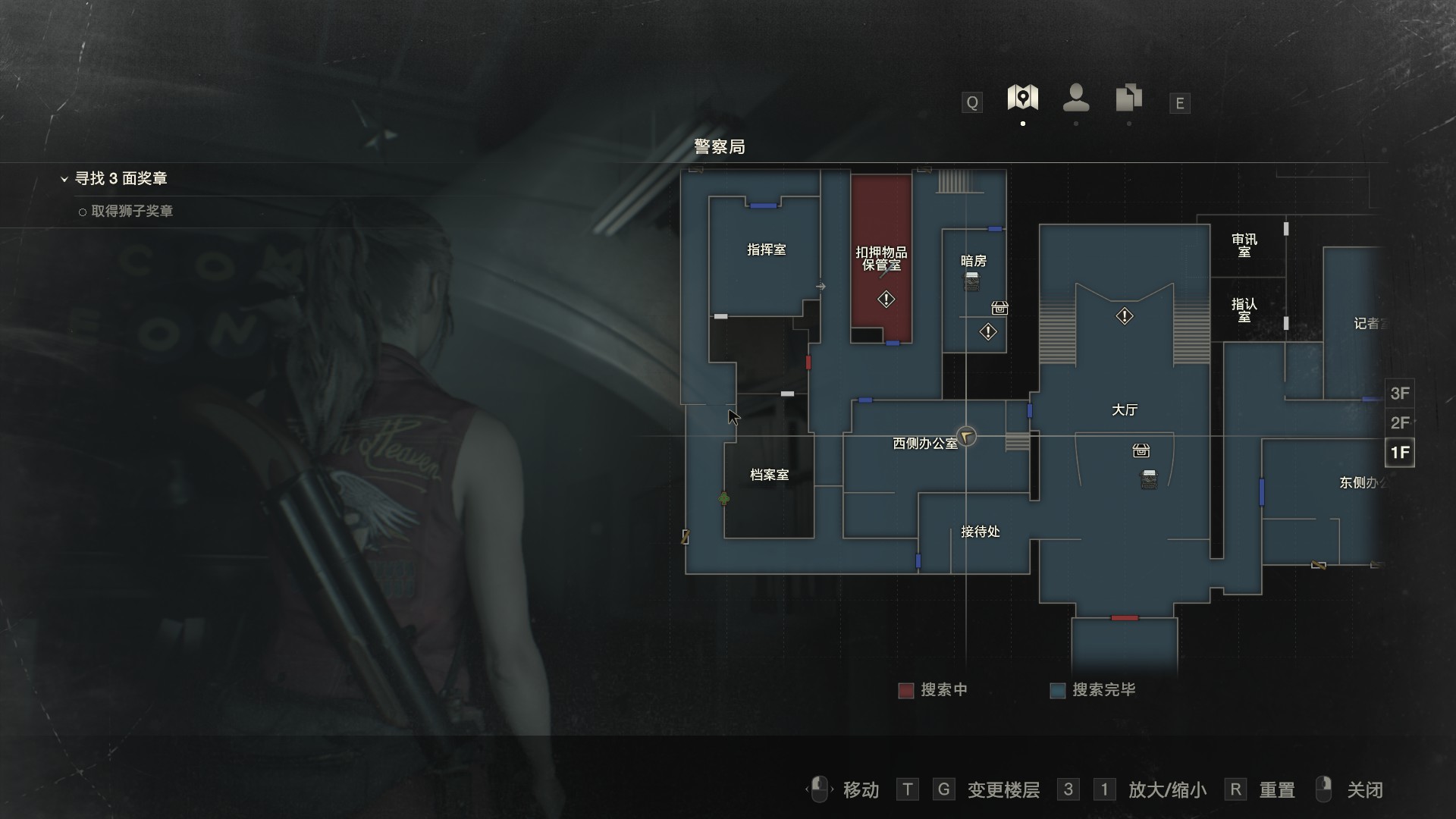
Task: Switch to the map tab icon
Action: [x=1022, y=98]
